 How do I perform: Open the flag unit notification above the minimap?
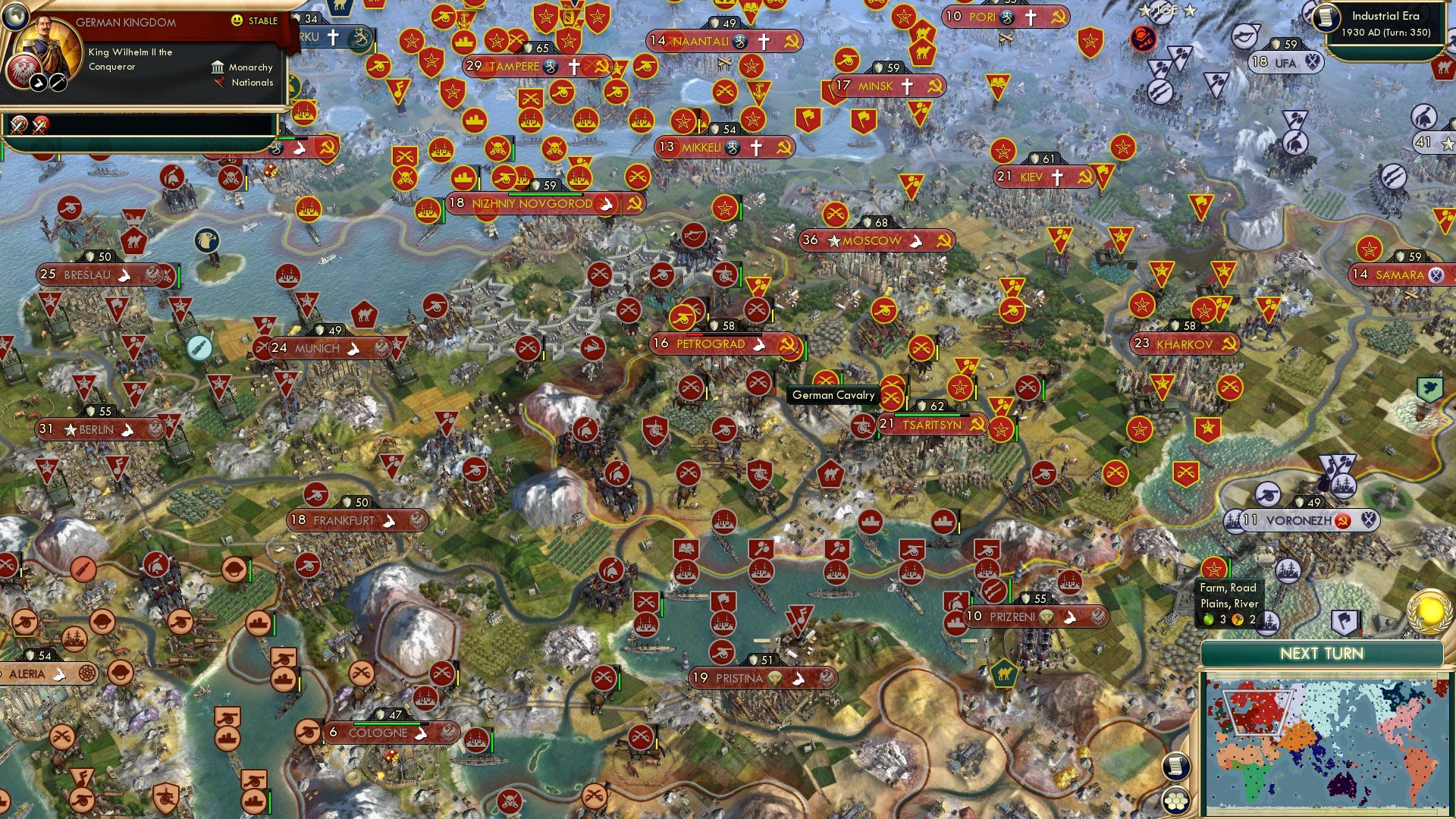coord(1345,622)
